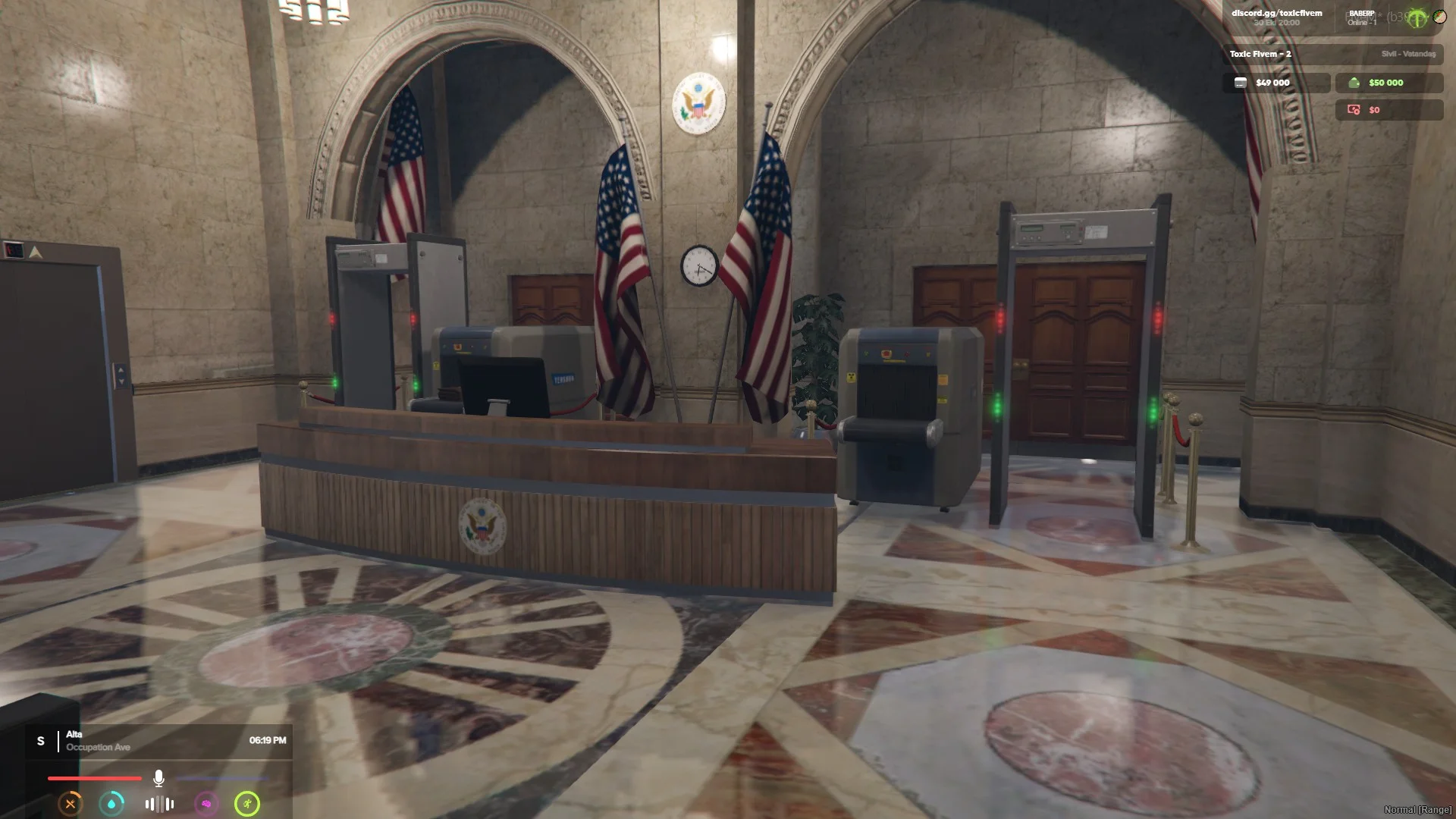
Task: Select the cyan water drop thirst icon
Action: pos(112,804)
